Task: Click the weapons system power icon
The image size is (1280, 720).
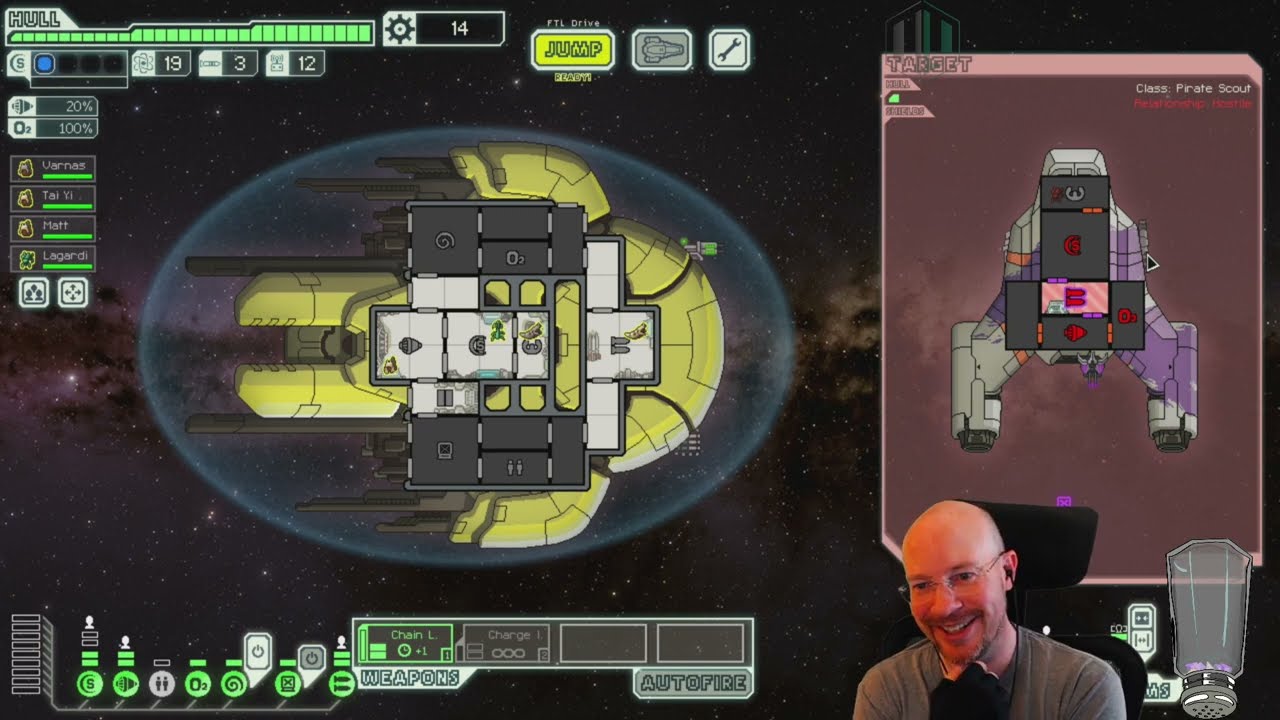Action: [x=341, y=684]
